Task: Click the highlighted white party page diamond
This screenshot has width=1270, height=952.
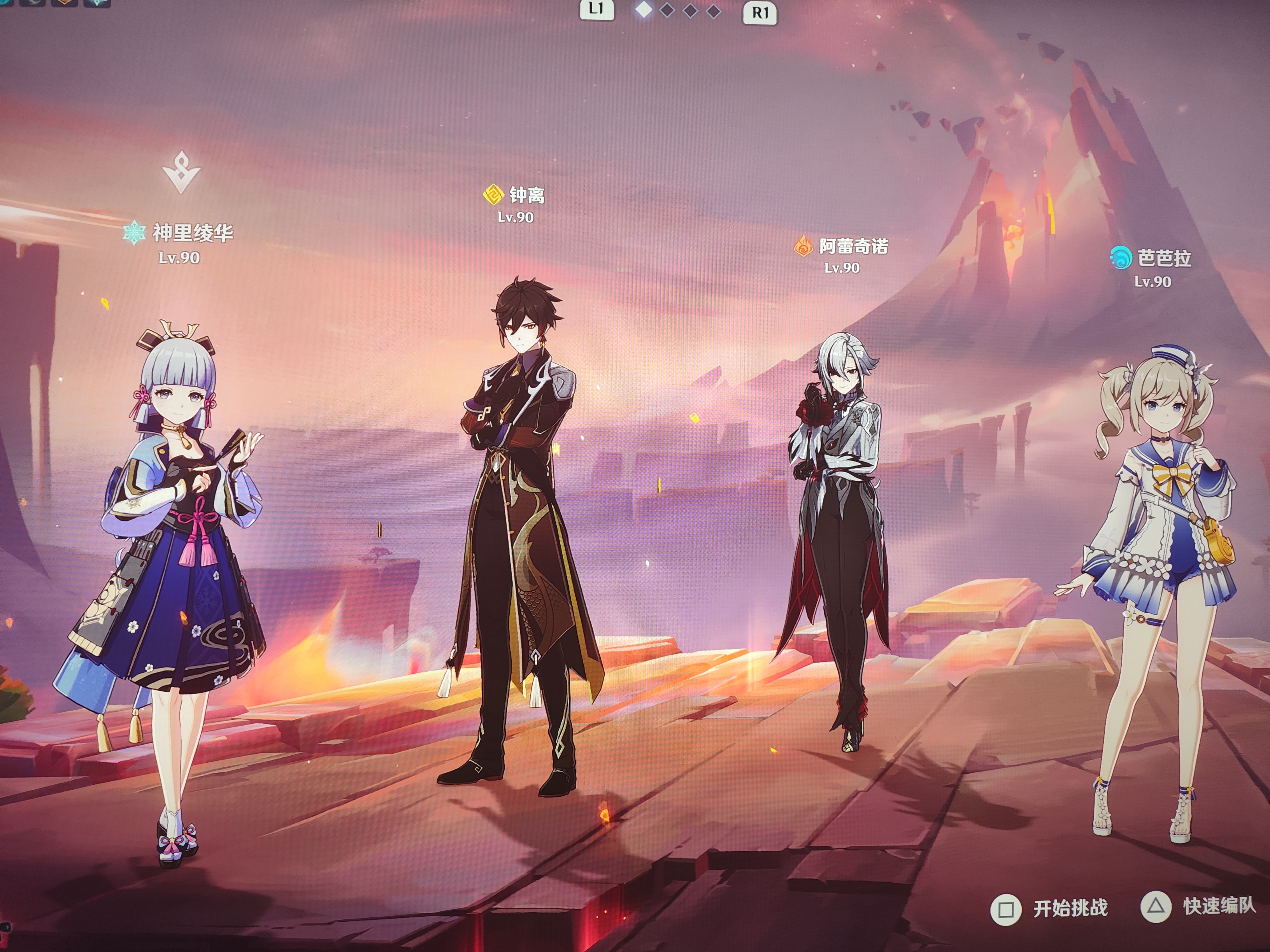Action: coord(644,10)
